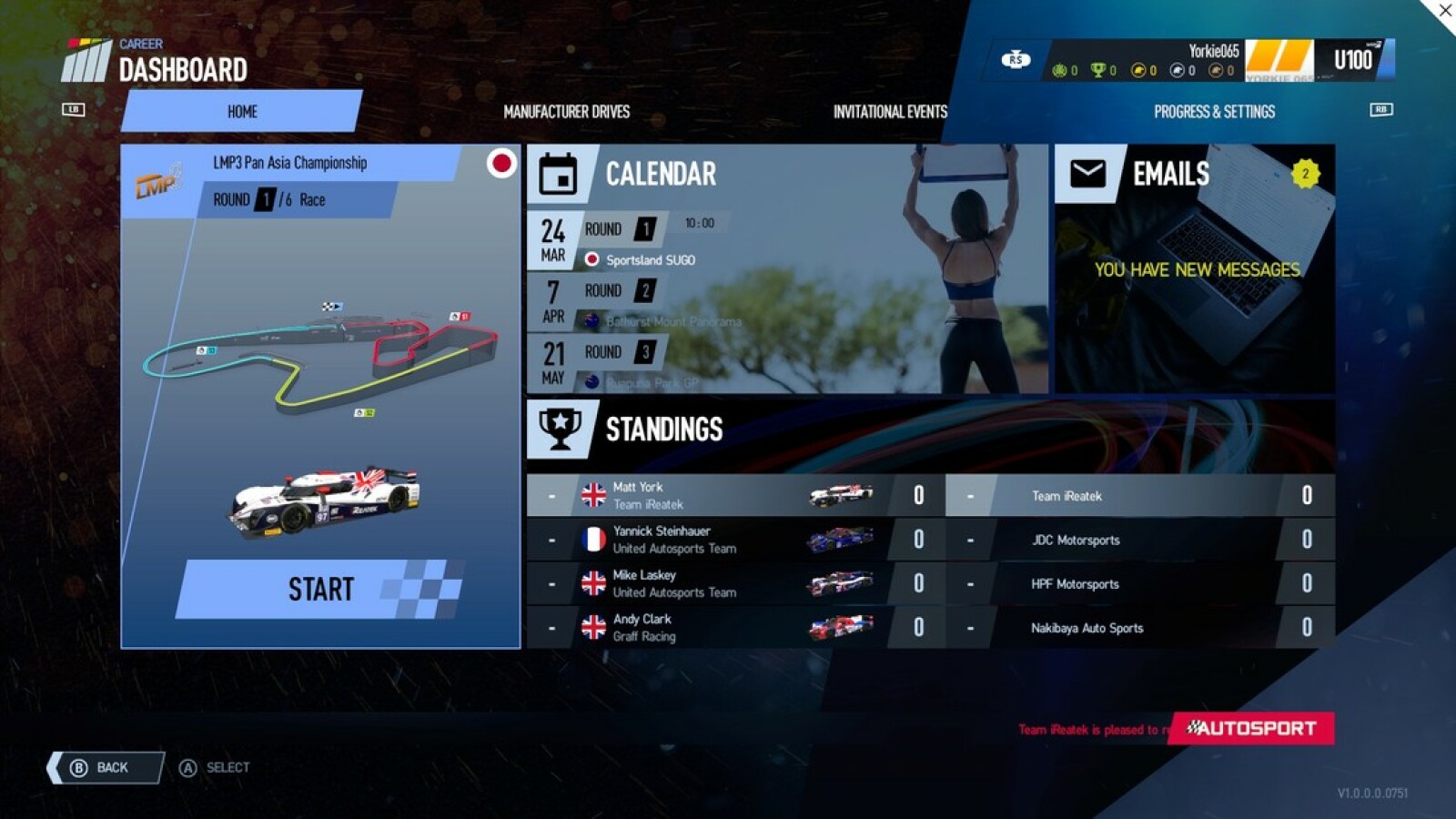Select Round 1 Sportsland SUGO calendar entry
The image size is (1456, 819).
(637, 242)
